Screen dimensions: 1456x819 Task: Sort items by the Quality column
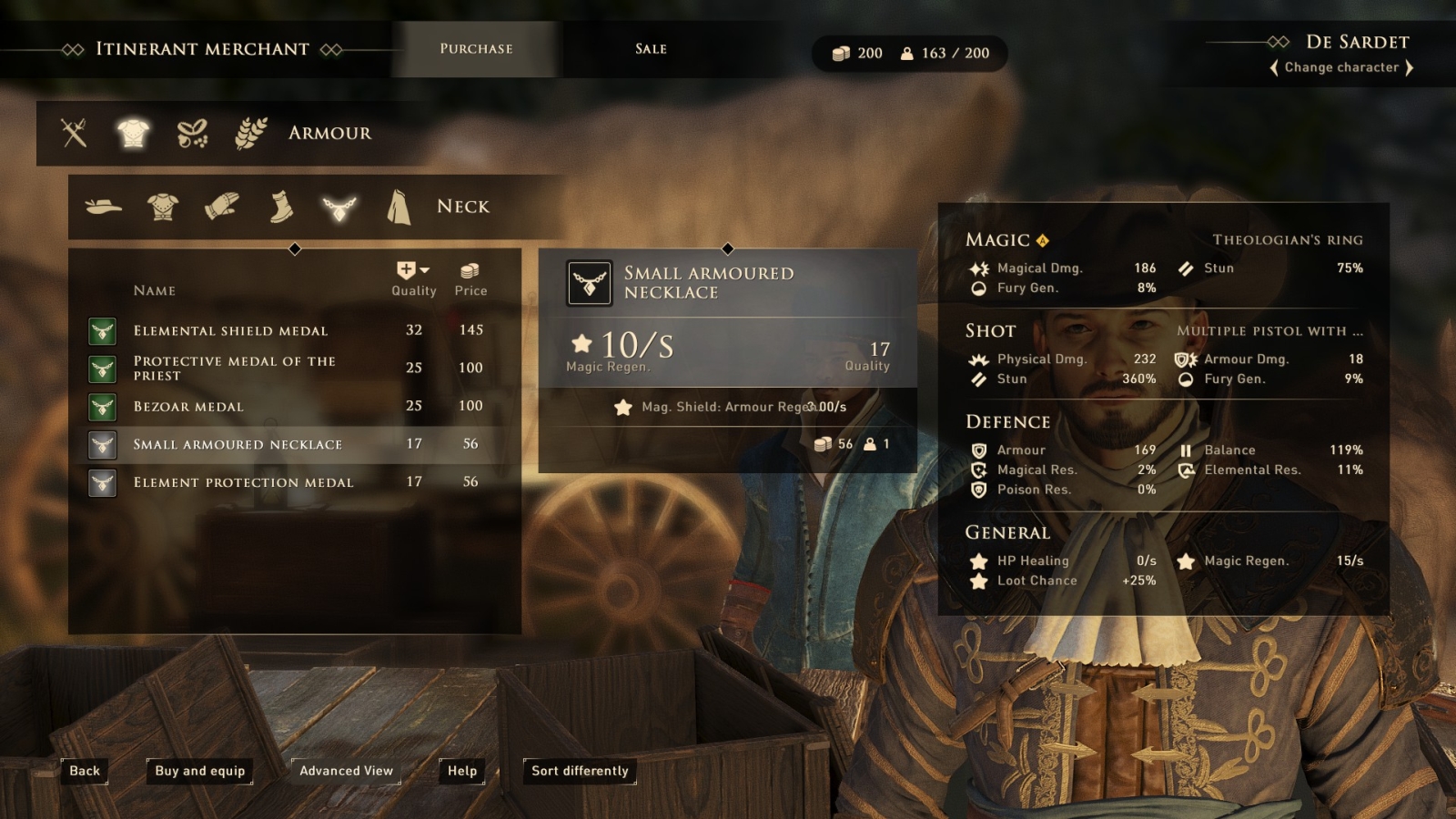(413, 278)
